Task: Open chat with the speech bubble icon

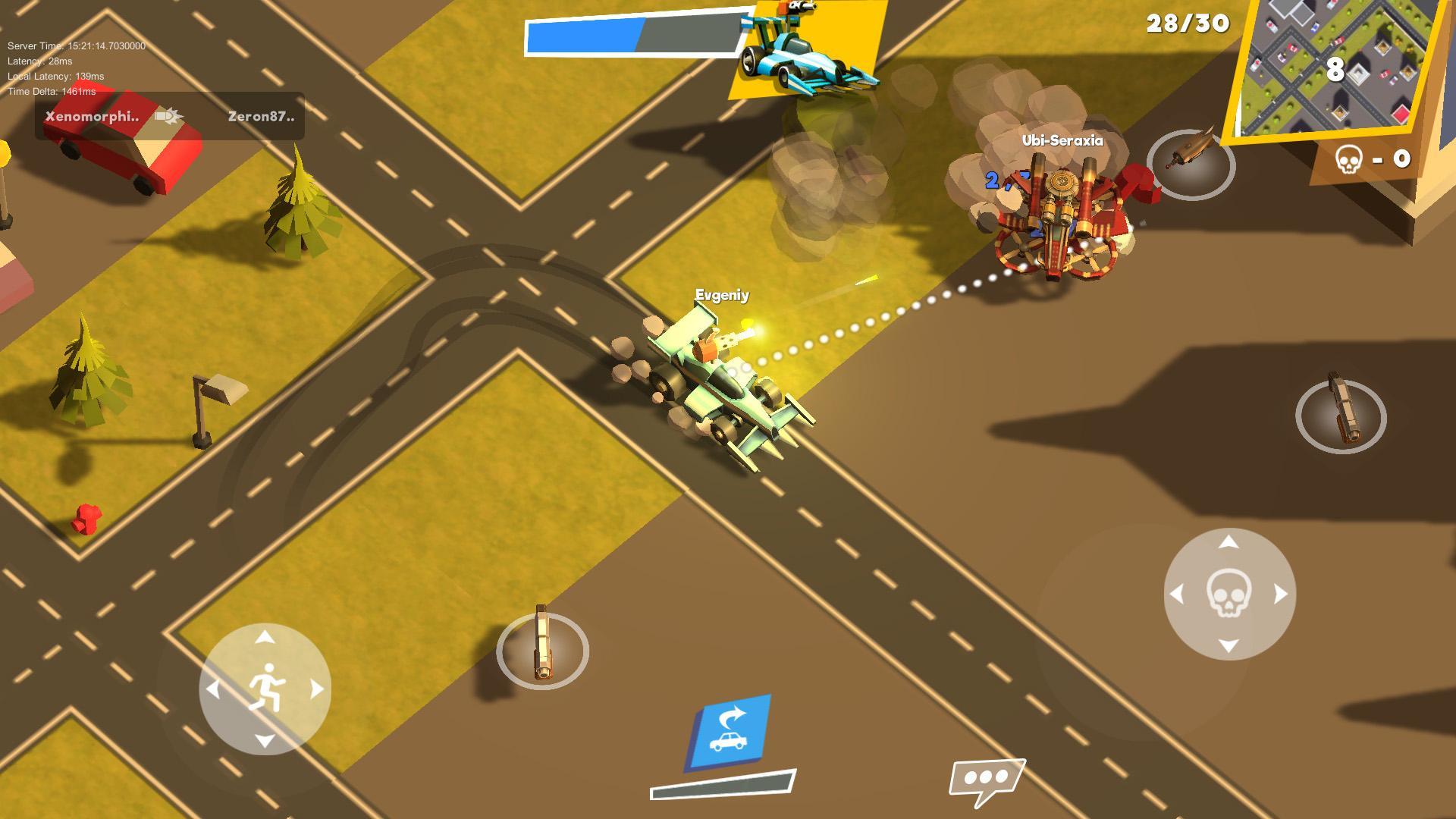Action: pos(985,777)
